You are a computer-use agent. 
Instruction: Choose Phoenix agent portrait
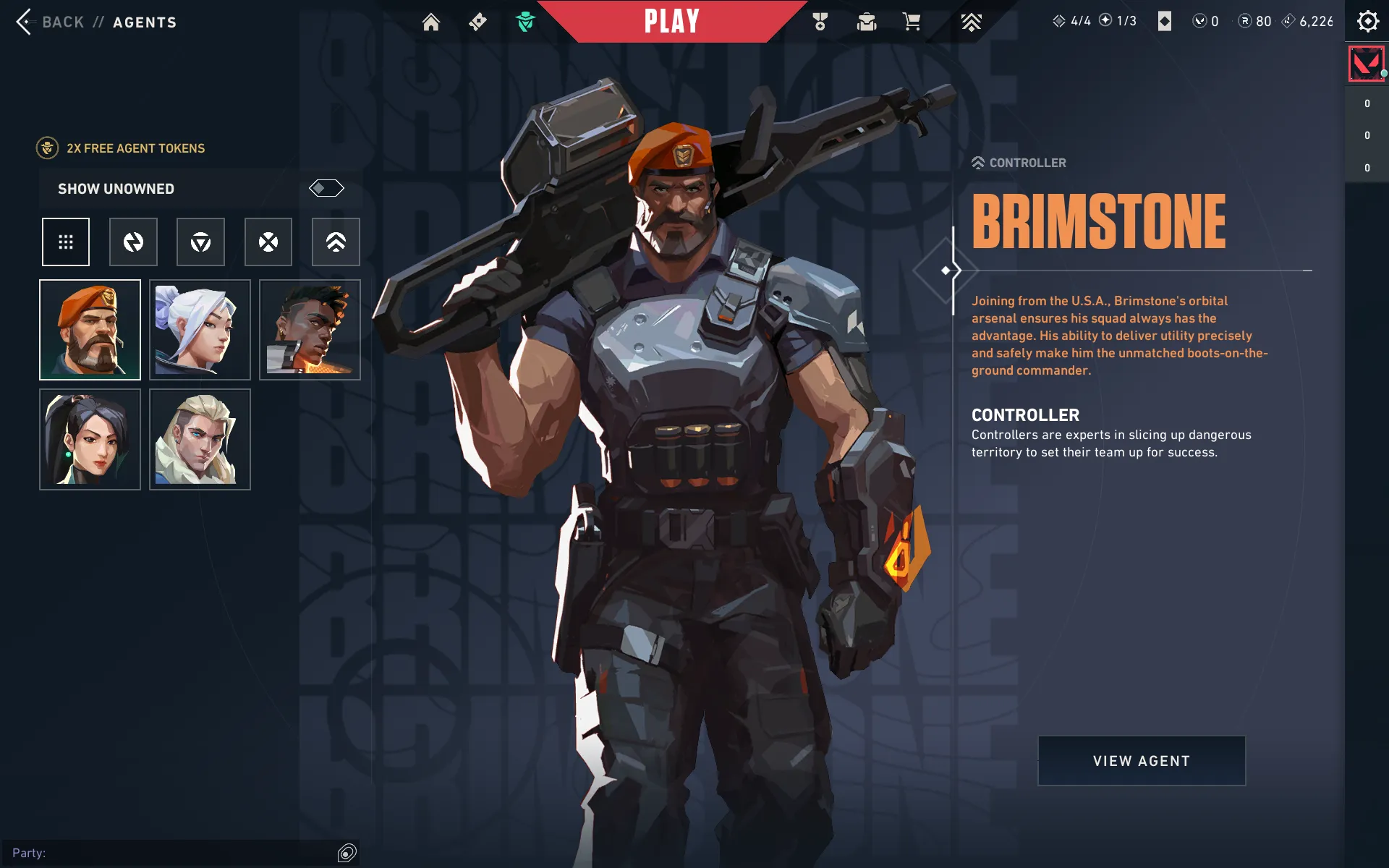click(x=310, y=330)
